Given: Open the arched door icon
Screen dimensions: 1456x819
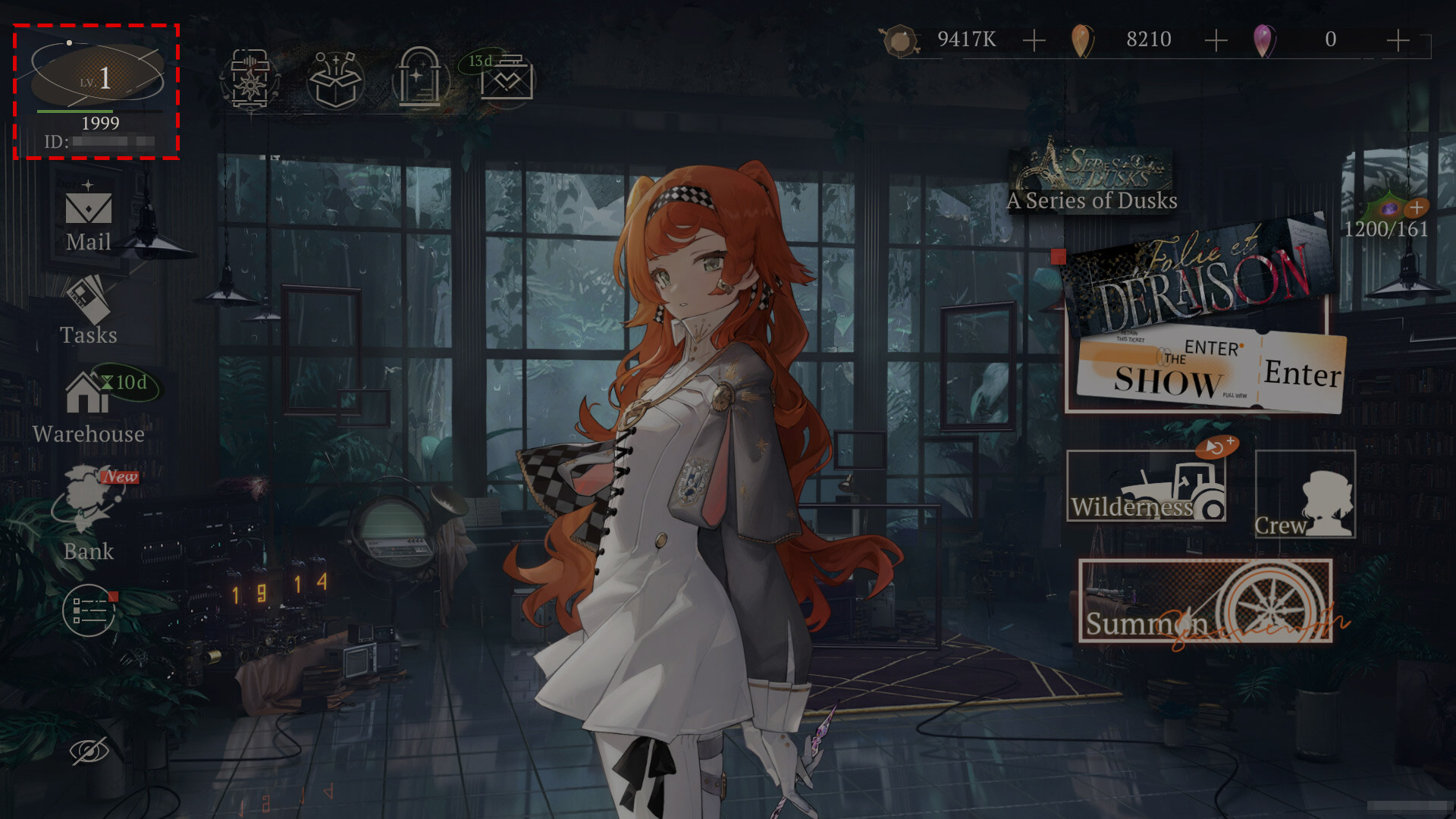Looking at the screenshot, I should point(419,80).
